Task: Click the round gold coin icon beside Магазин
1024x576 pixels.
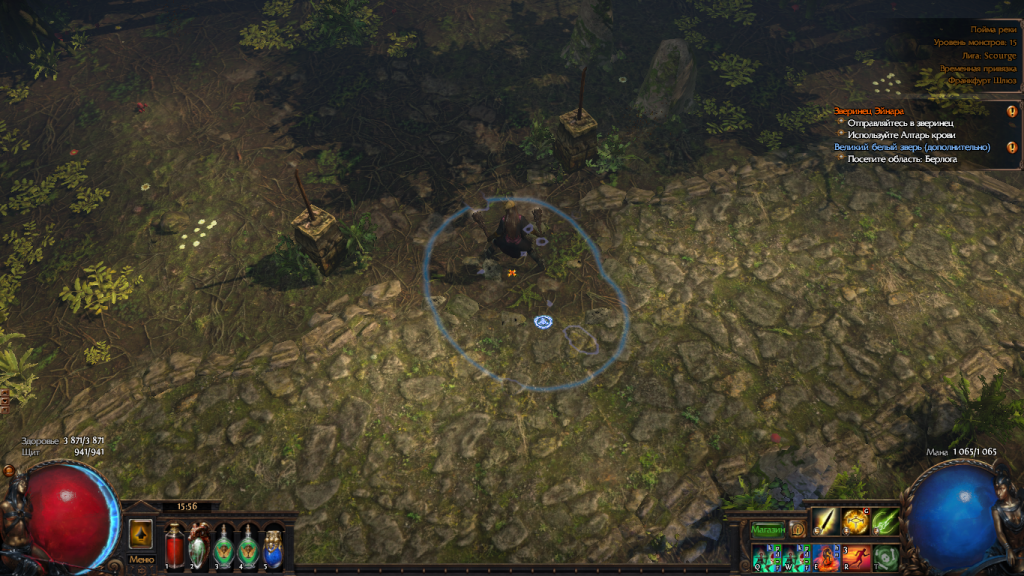Action: [x=797, y=528]
